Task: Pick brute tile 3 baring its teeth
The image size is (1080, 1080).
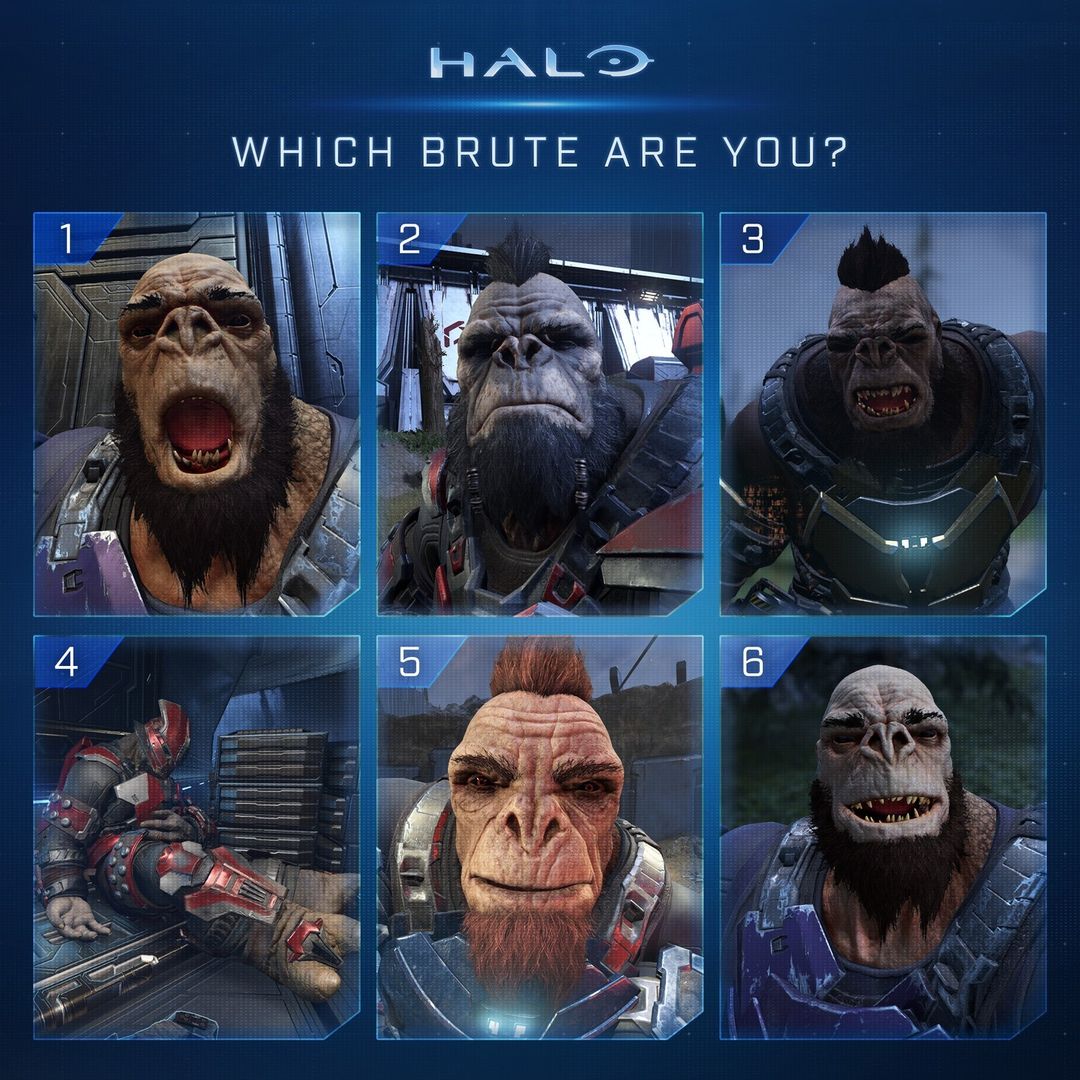Action: pyautogui.click(x=883, y=414)
